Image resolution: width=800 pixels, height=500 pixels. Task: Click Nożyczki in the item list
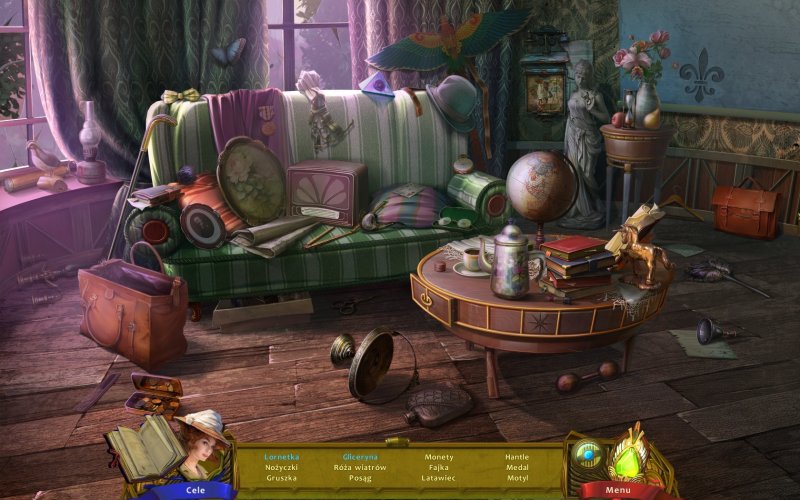point(281,467)
